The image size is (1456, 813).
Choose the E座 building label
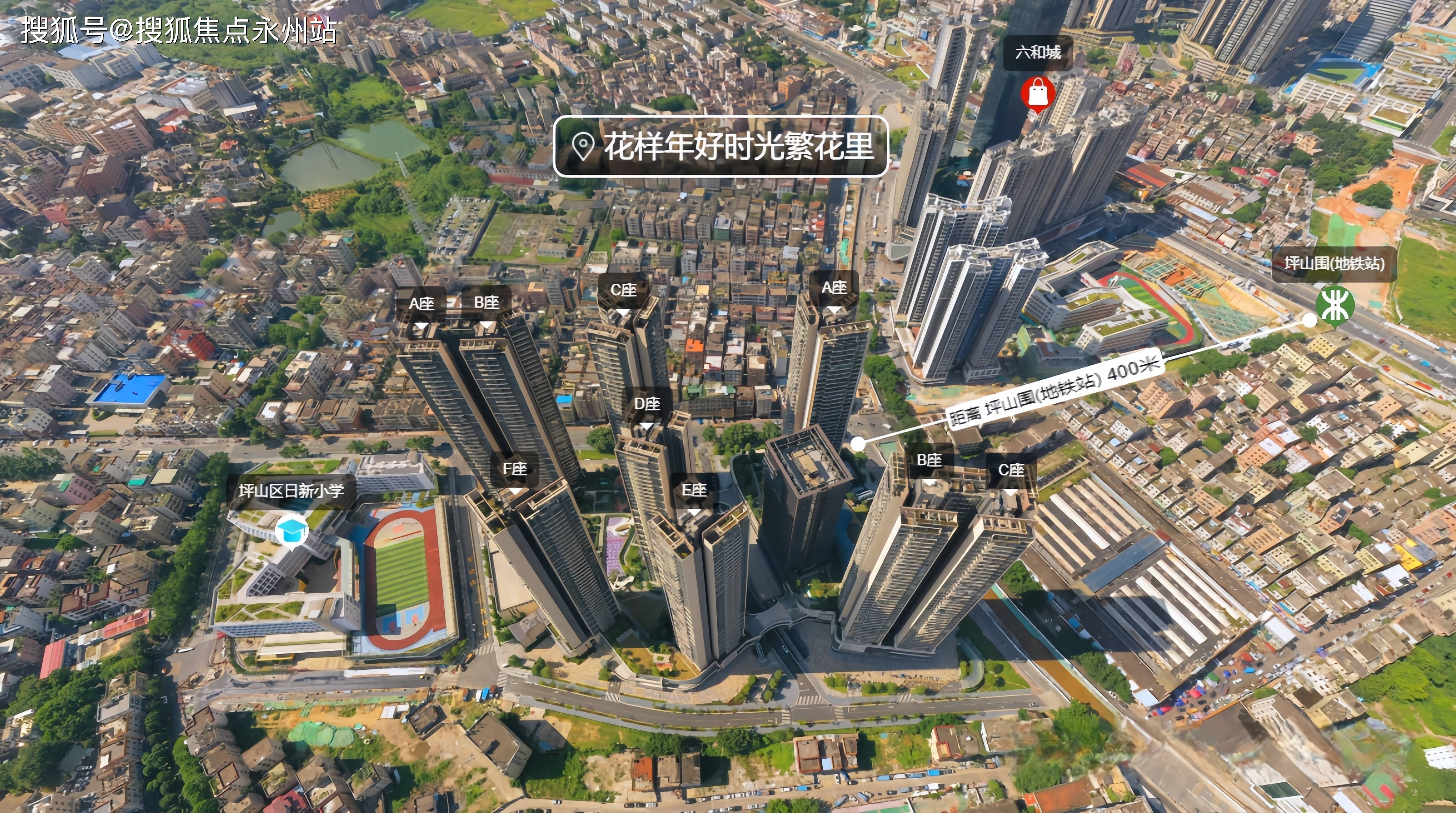tap(694, 491)
